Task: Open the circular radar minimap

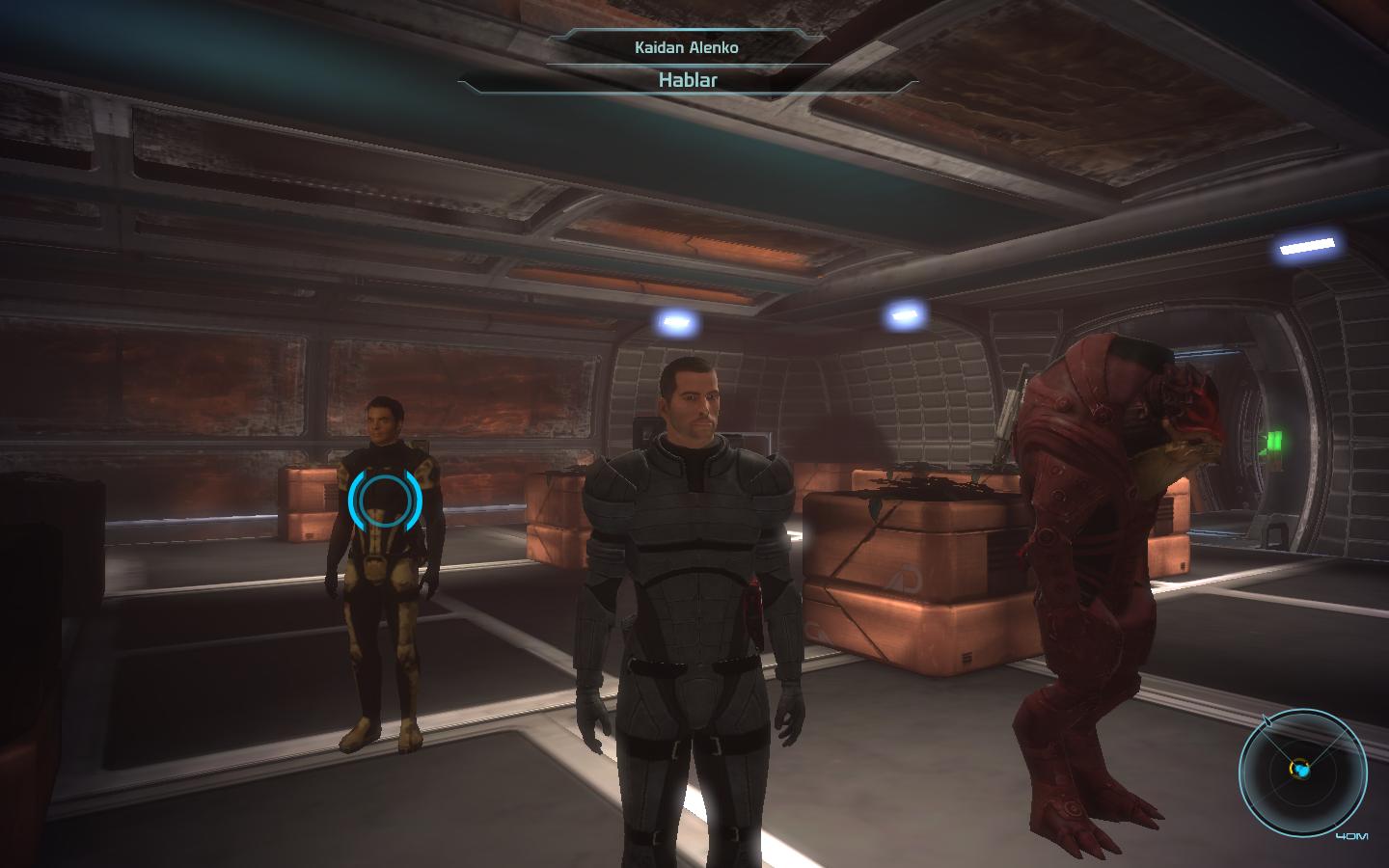Action: click(1302, 771)
